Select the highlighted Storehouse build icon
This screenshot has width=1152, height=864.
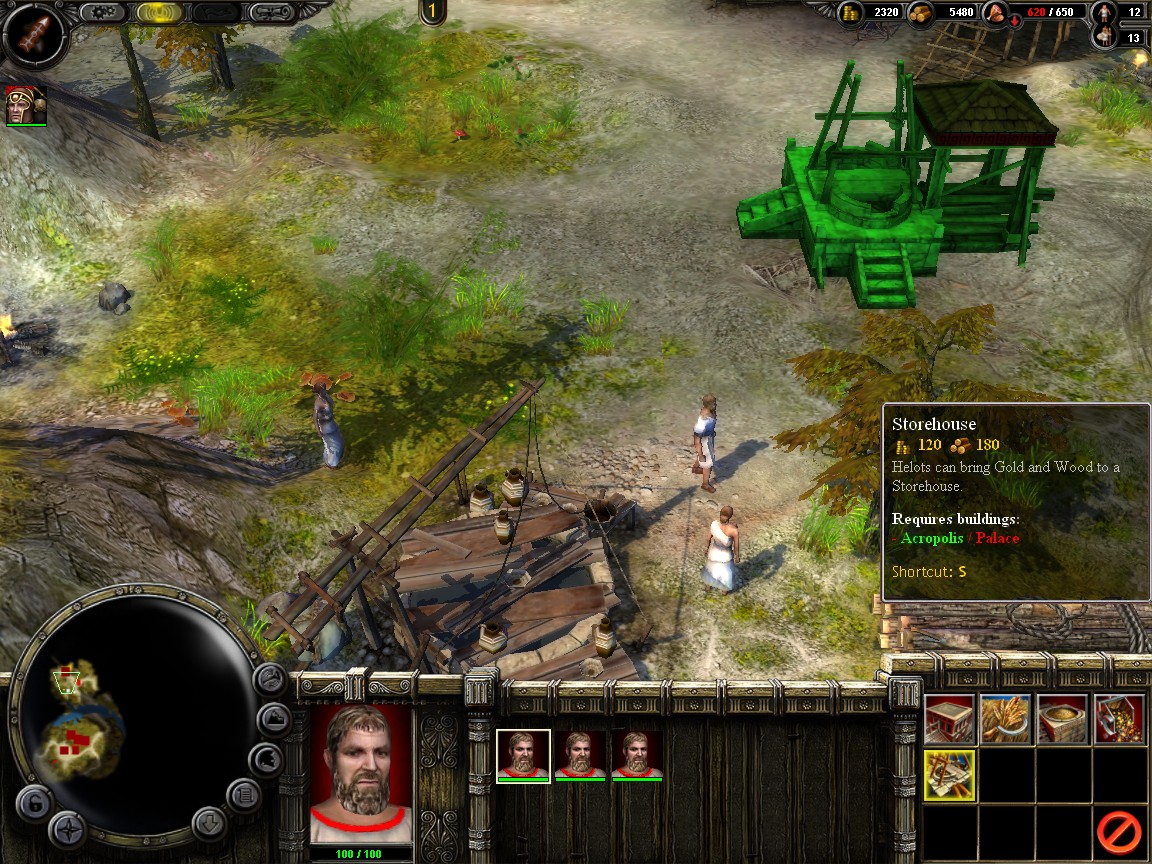[x=949, y=775]
